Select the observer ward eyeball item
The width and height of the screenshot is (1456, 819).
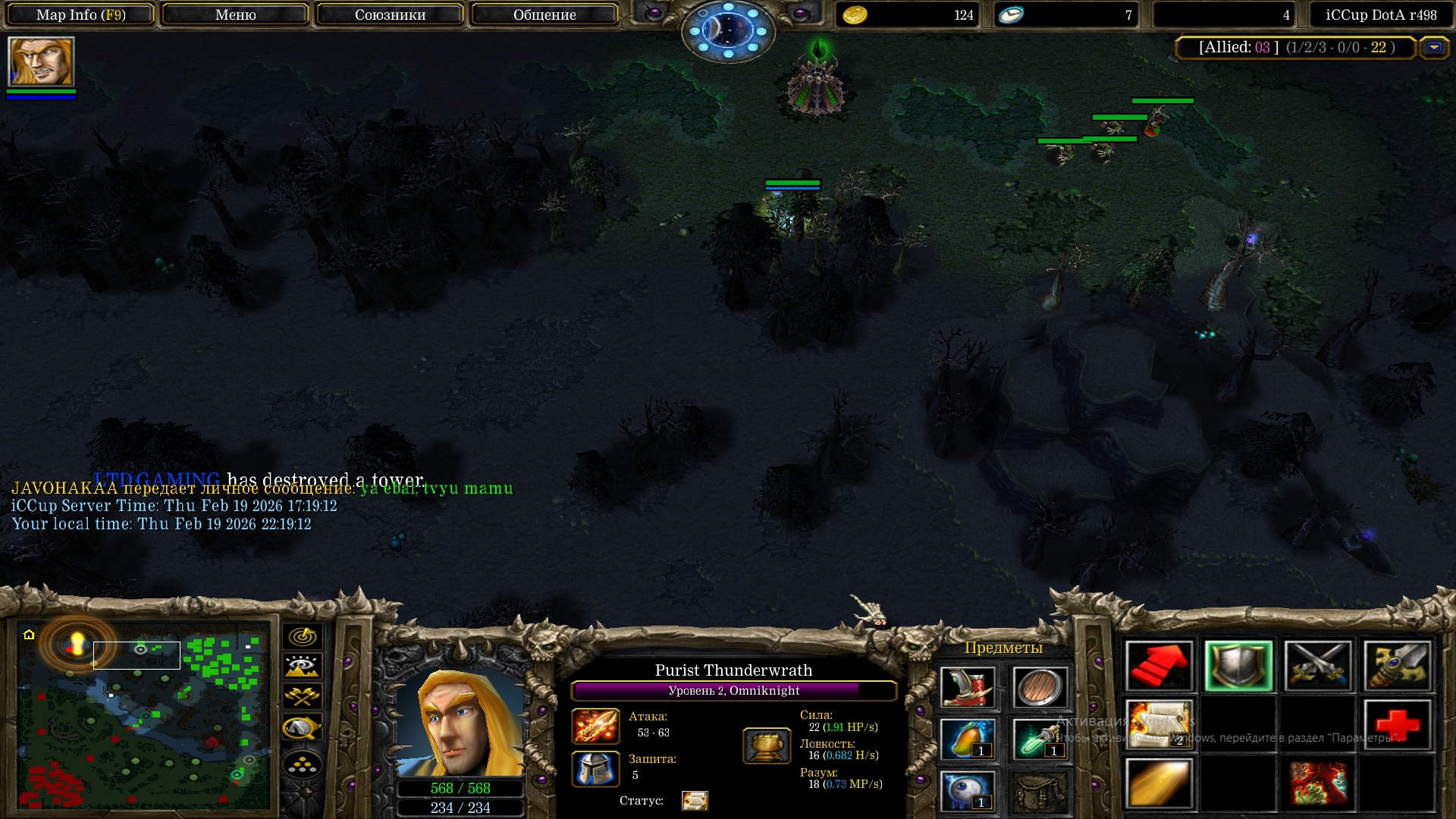[967, 791]
